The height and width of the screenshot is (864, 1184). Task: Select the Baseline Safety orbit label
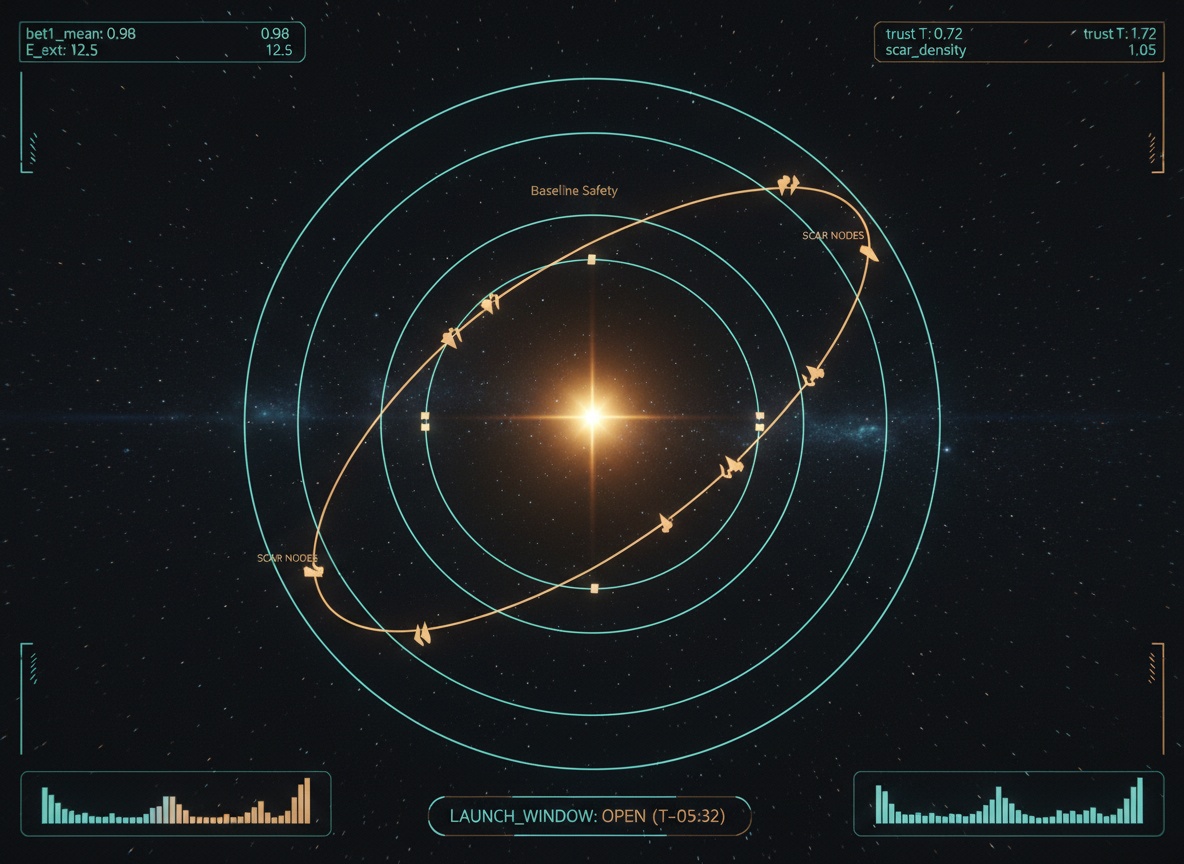(574, 190)
